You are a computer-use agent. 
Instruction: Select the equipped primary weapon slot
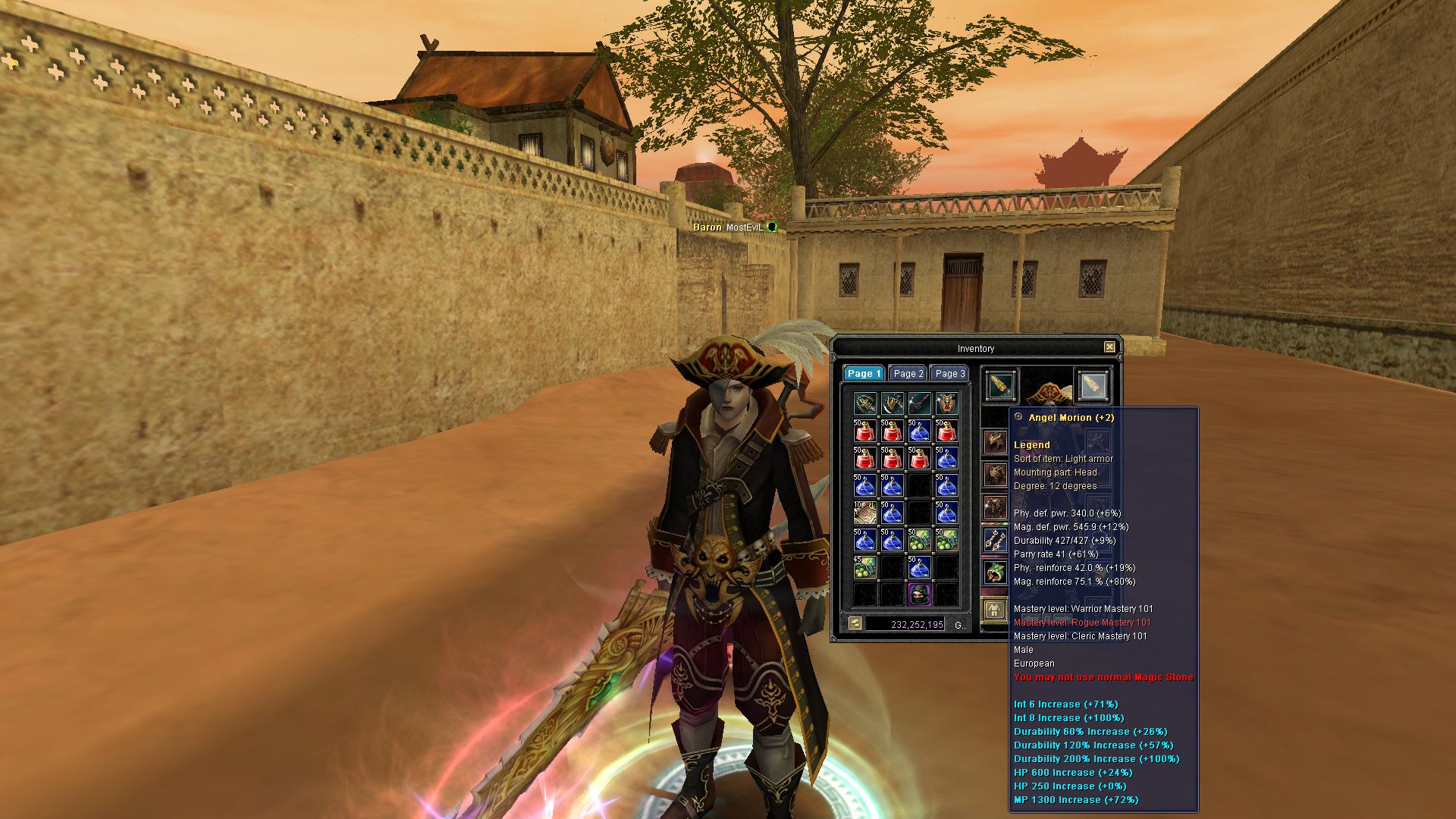point(1001,385)
